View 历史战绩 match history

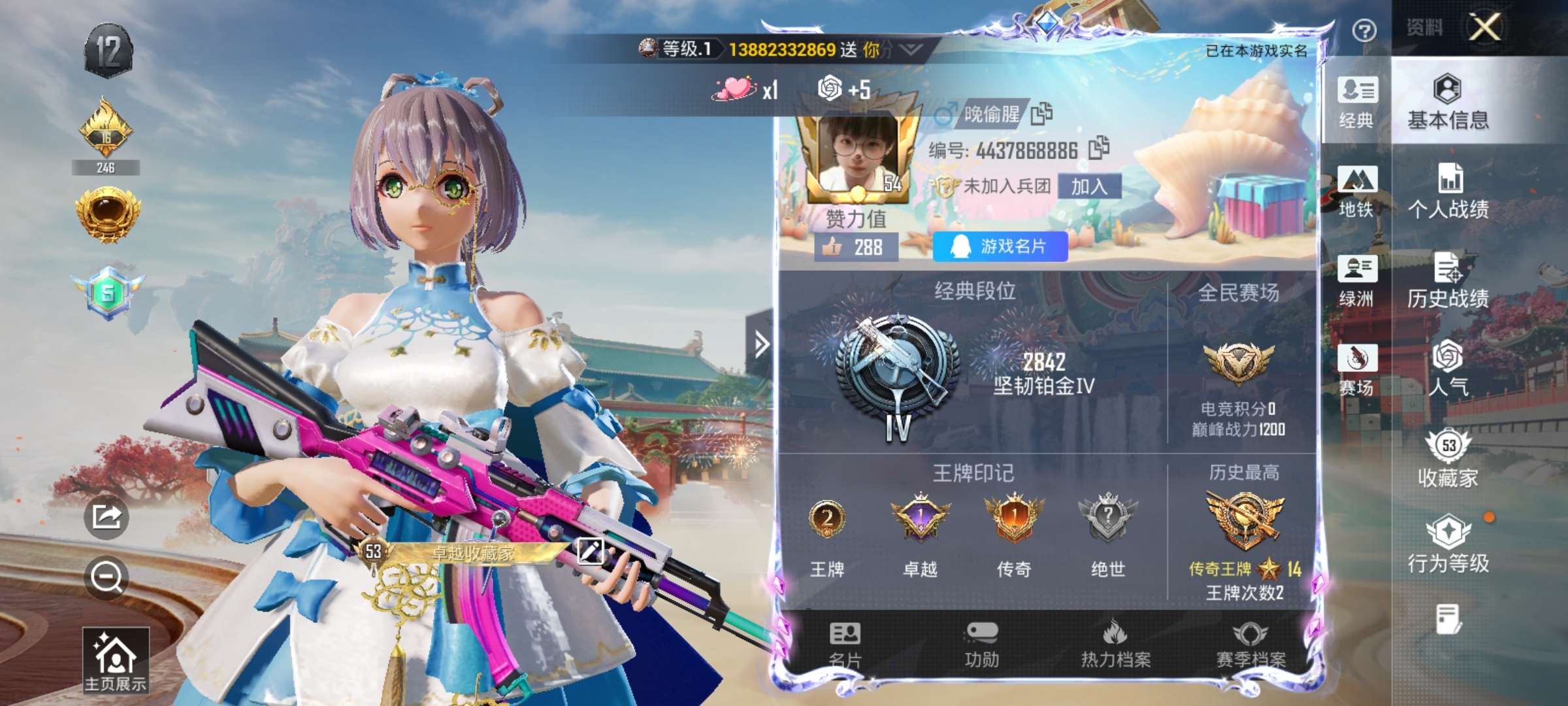tap(1448, 280)
